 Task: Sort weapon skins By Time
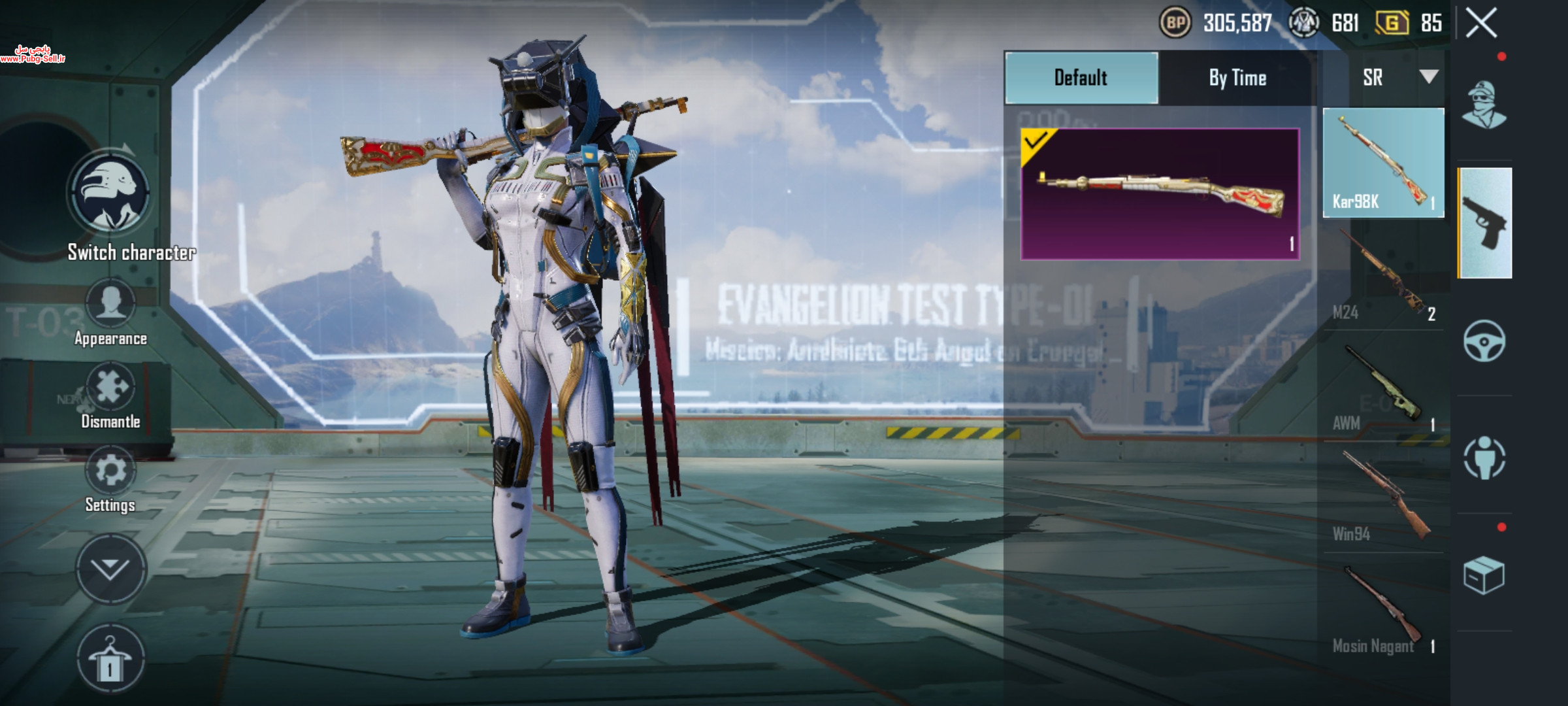1237,78
